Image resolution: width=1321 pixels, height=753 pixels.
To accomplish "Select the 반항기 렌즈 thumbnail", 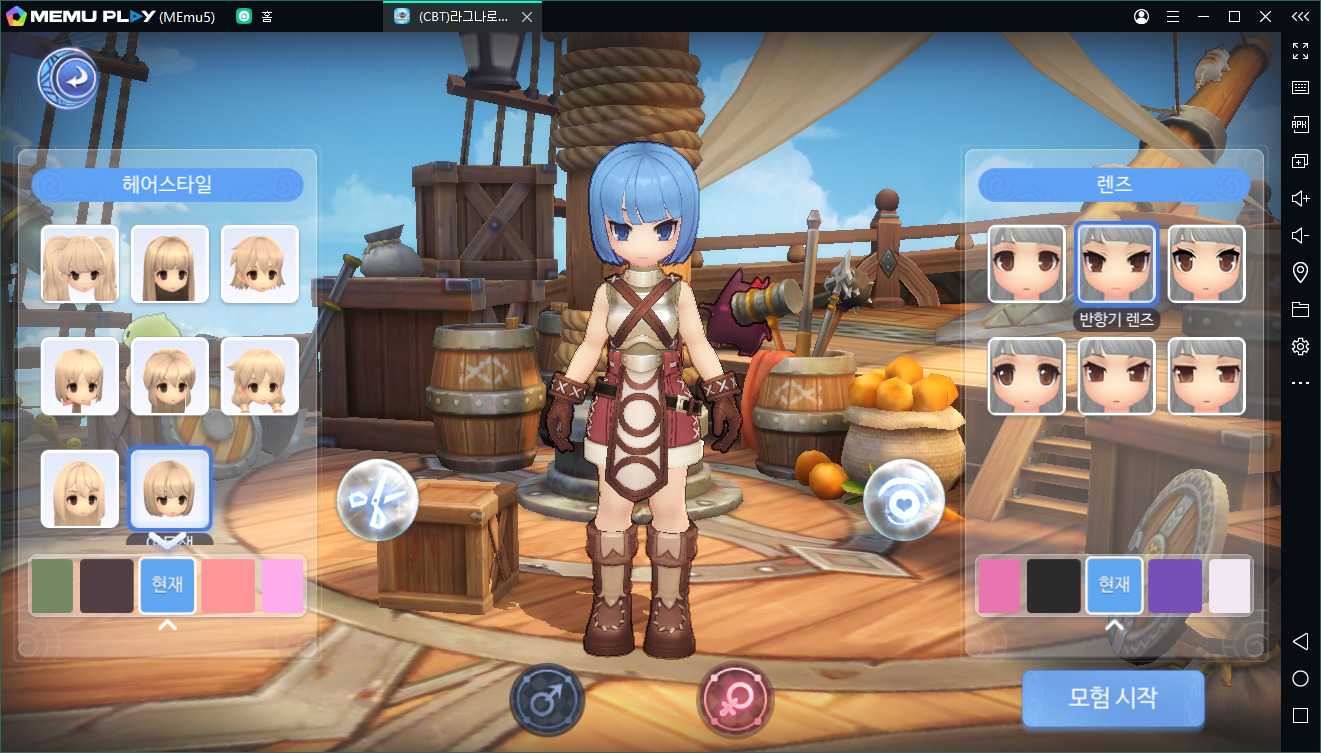I will (x=1116, y=263).
